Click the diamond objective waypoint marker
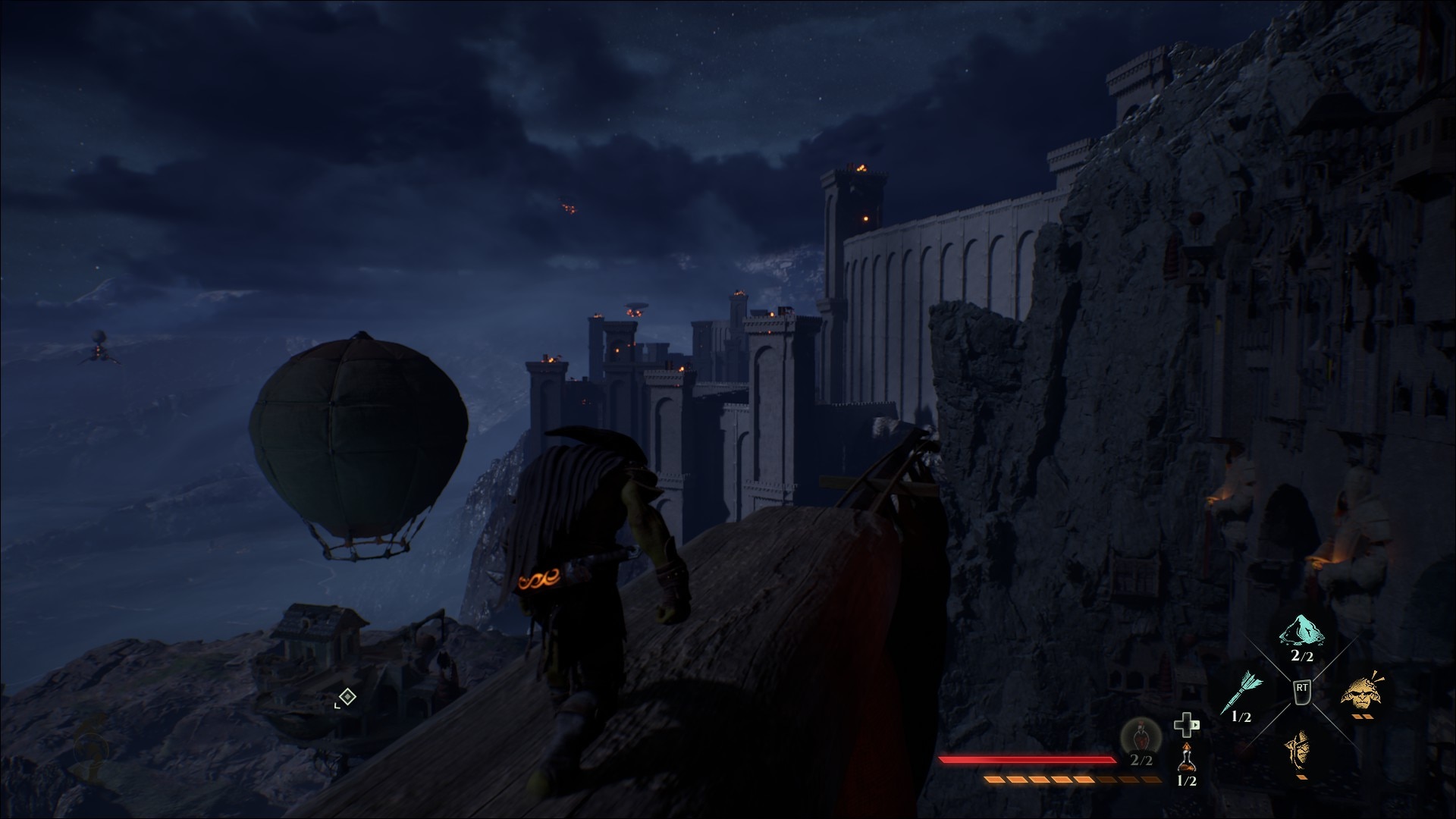 [x=347, y=696]
